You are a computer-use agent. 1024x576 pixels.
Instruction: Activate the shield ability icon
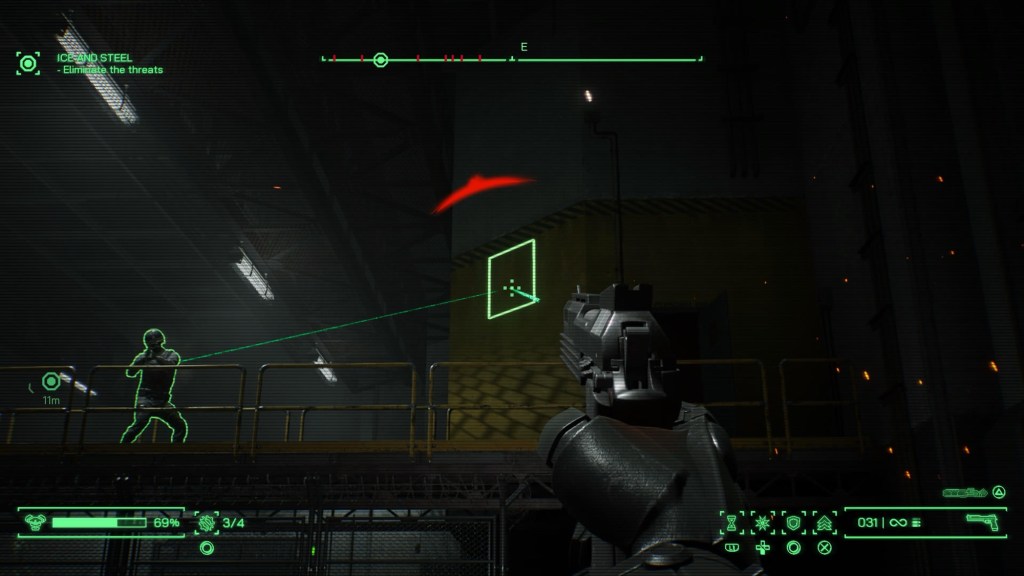pos(794,522)
